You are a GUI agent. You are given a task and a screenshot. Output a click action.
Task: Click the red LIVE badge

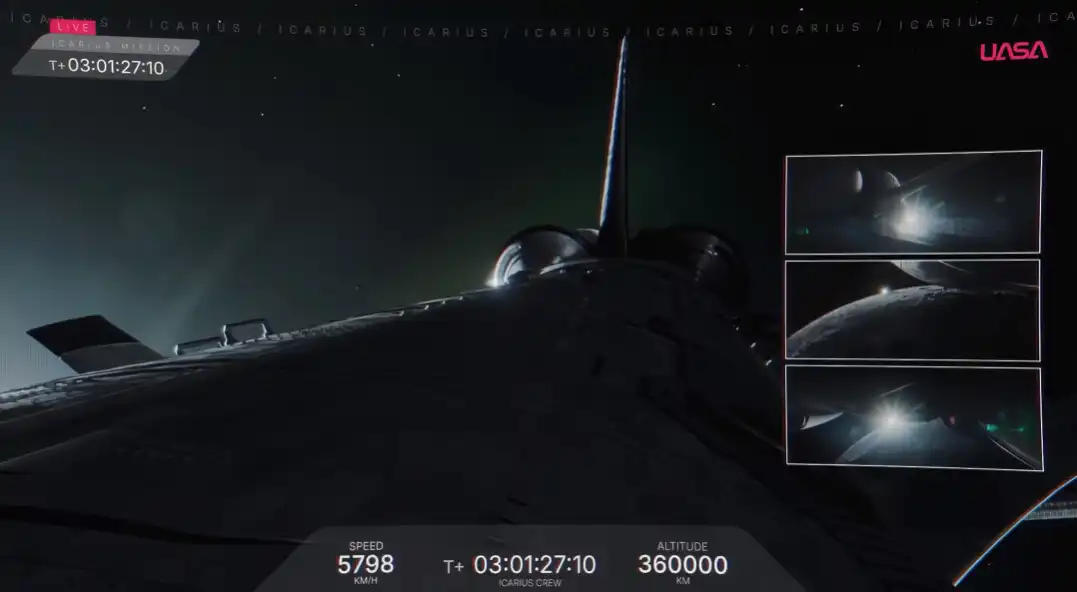[x=73, y=27]
